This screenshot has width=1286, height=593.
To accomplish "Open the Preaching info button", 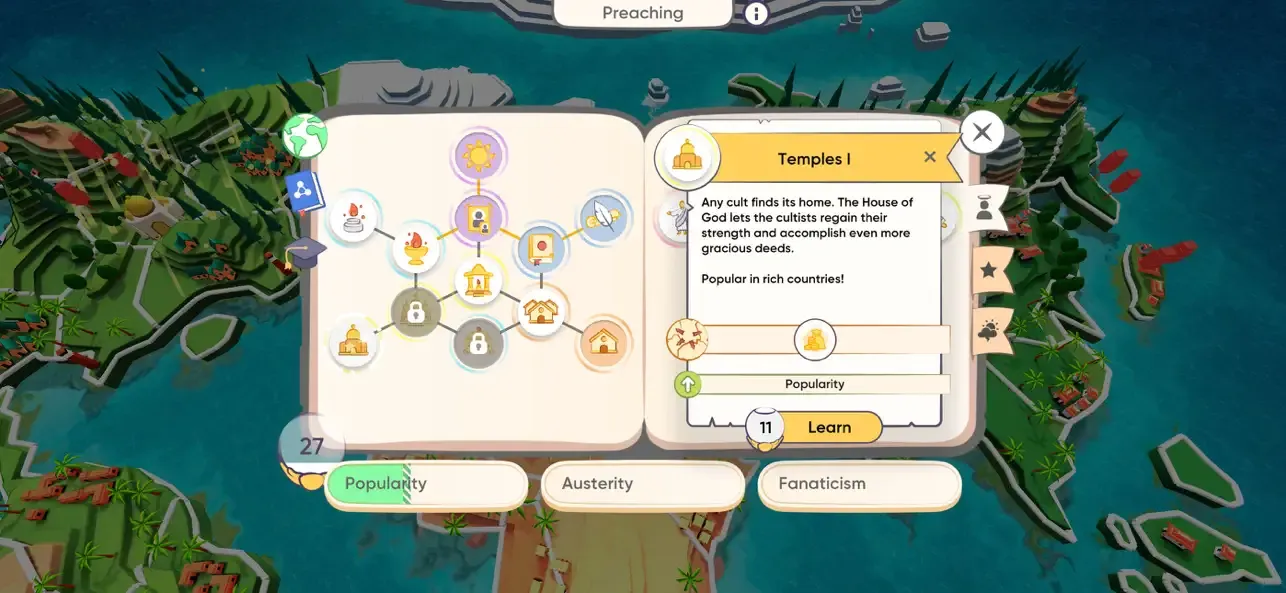I will (x=756, y=13).
